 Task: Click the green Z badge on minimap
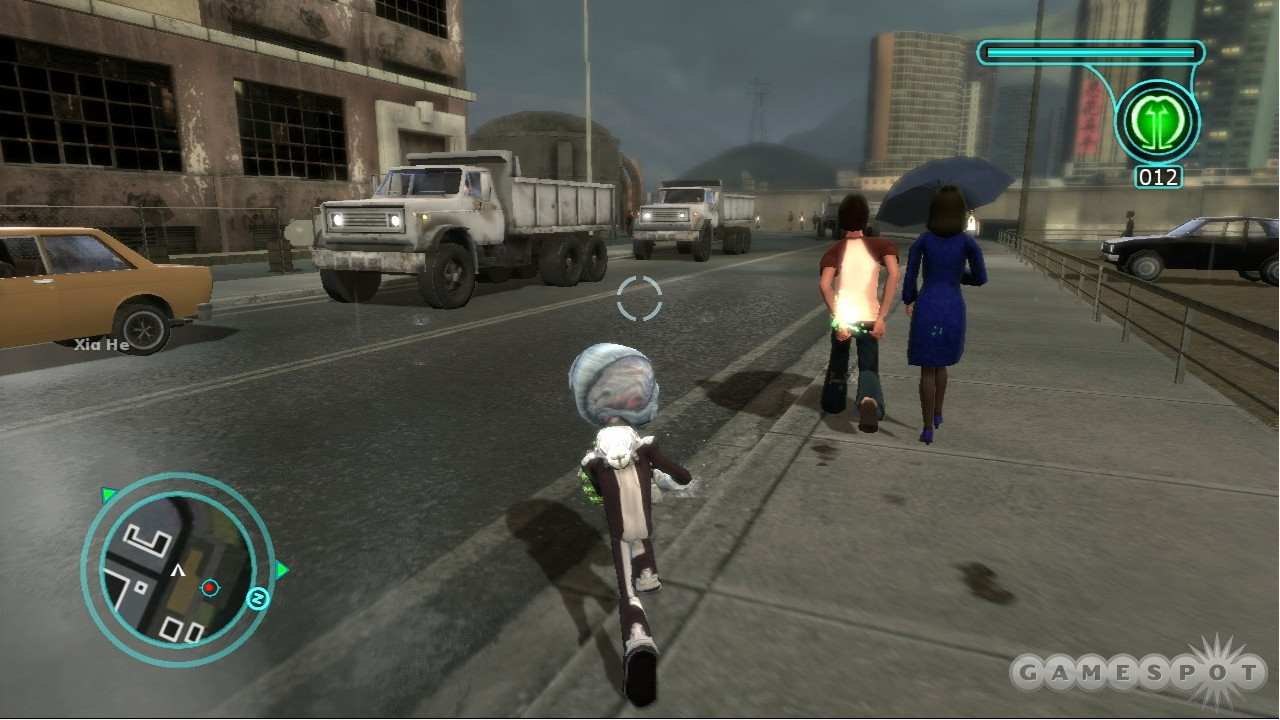(x=257, y=599)
